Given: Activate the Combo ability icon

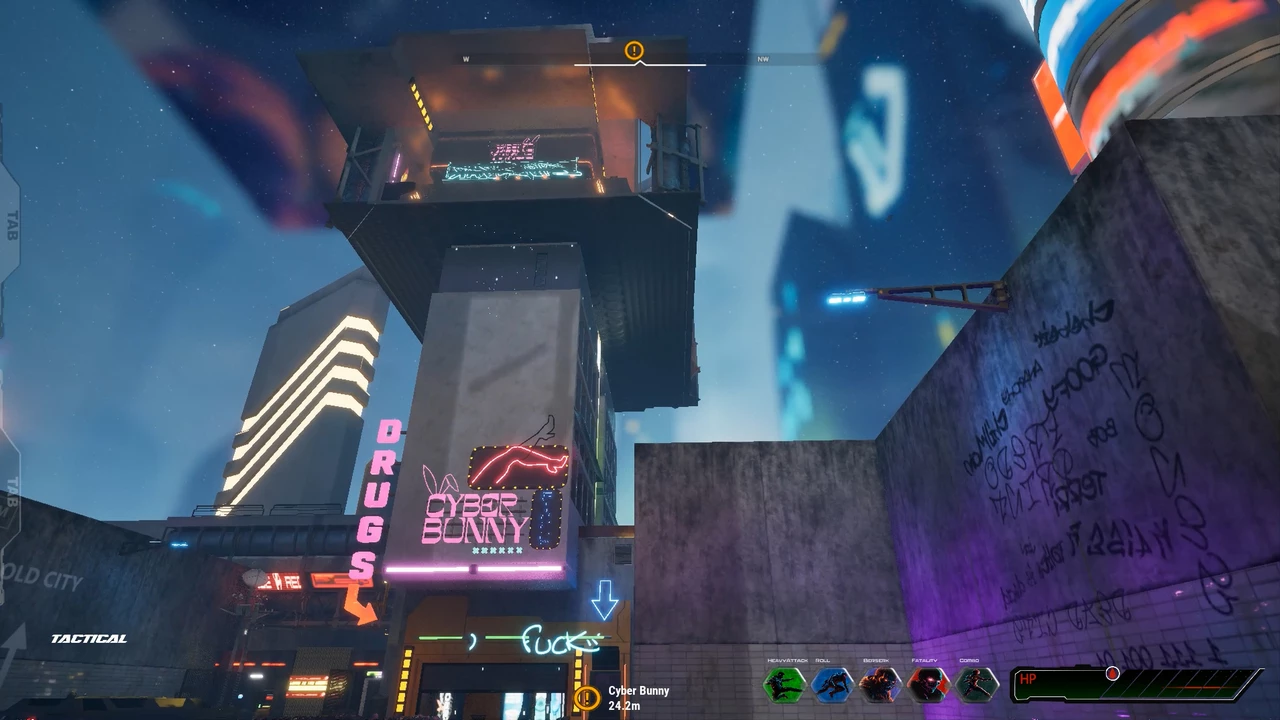Looking at the screenshot, I should pyautogui.click(x=976, y=685).
